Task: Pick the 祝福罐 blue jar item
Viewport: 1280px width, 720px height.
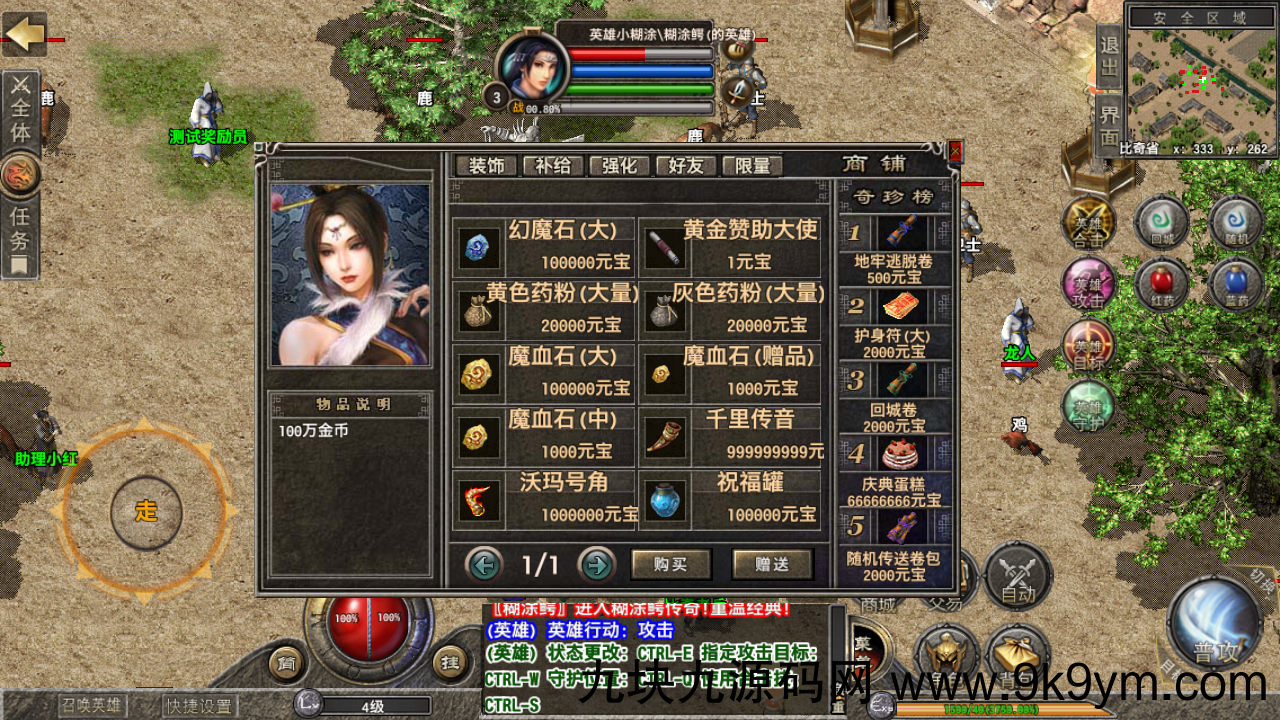Action: (731, 498)
